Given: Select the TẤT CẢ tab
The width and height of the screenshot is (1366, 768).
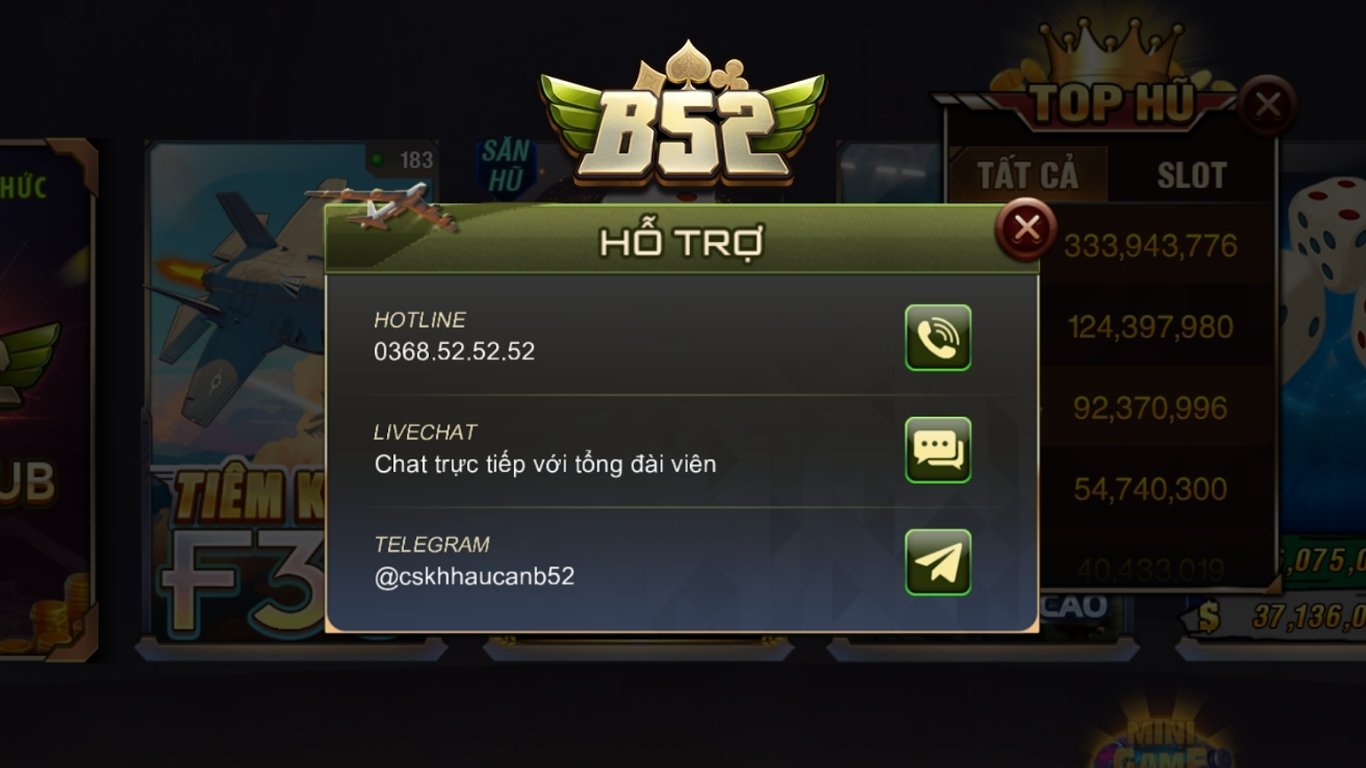Looking at the screenshot, I should pyautogui.click(x=1028, y=175).
